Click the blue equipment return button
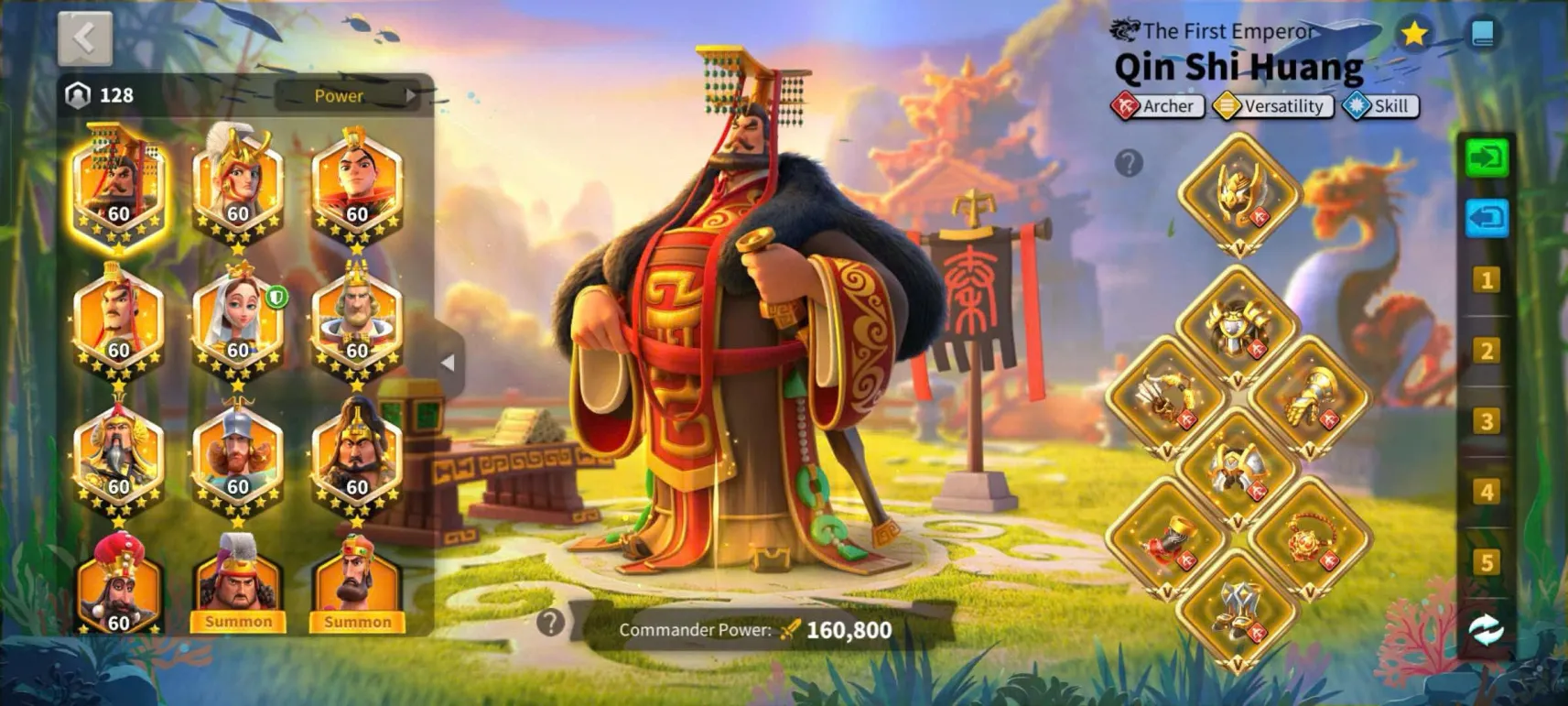1568x706 pixels. pyautogui.click(x=1486, y=218)
